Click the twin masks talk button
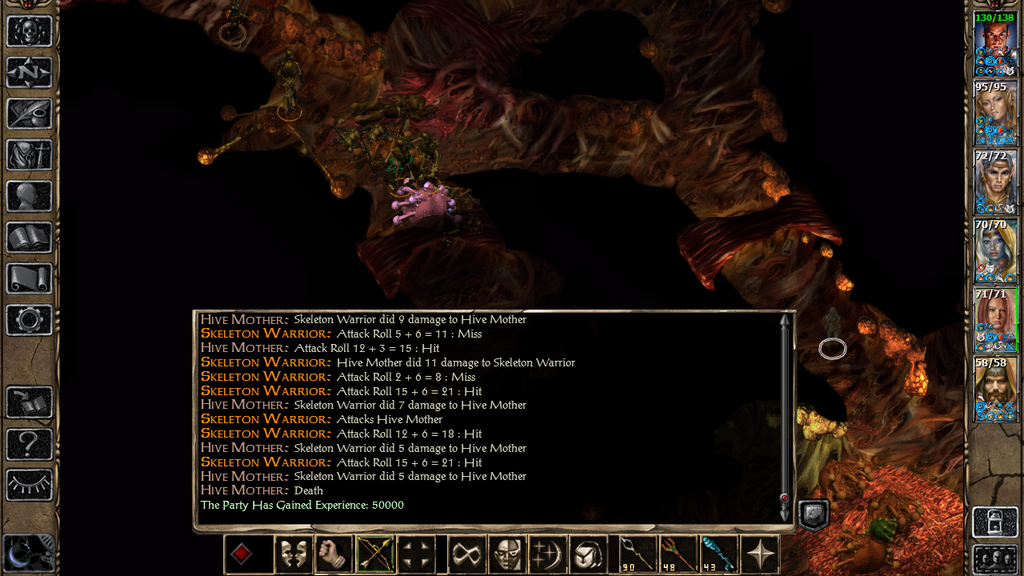The height and width of the screenshot is (576, 1024). [293, 554]
